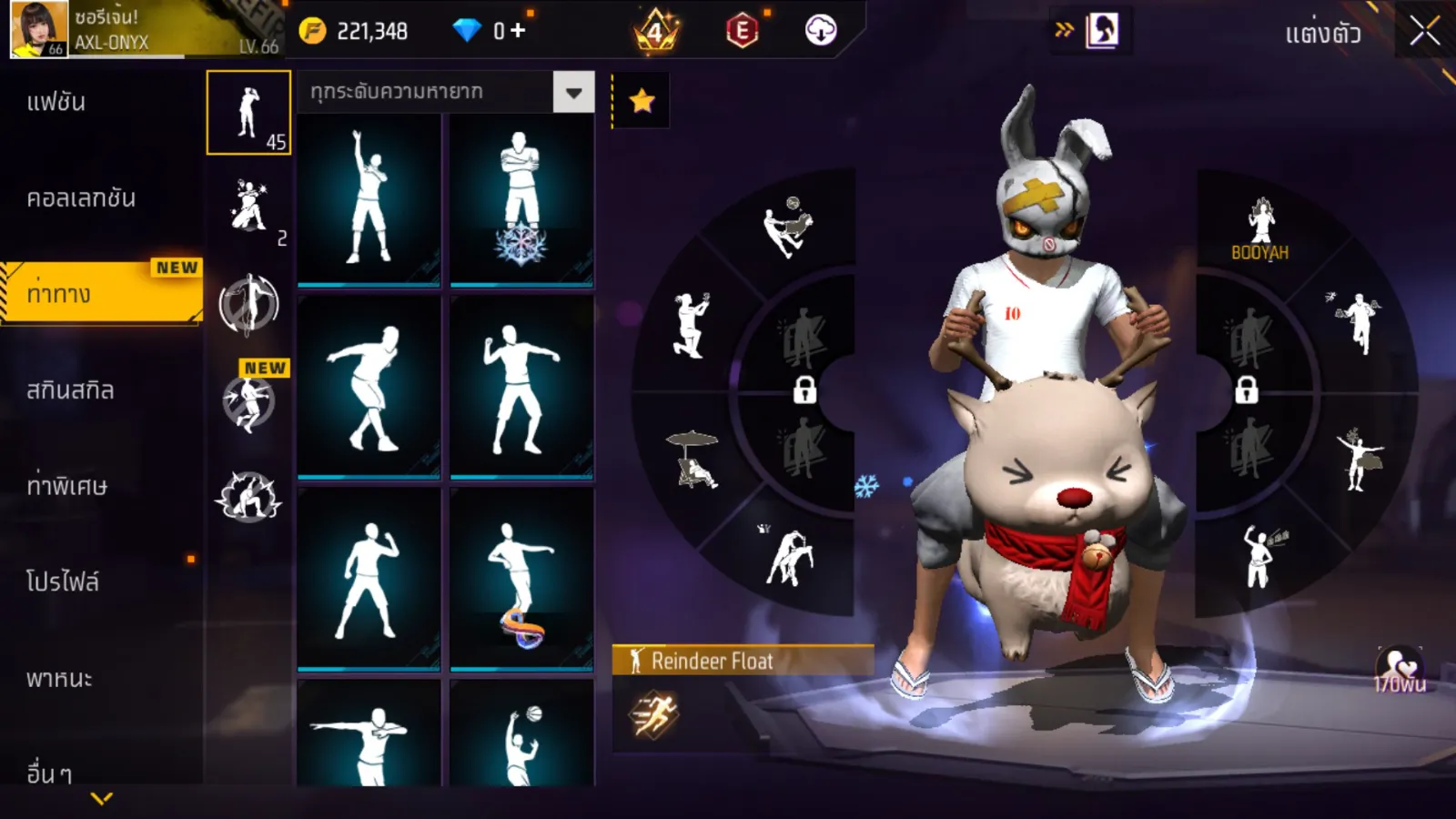Play the Reindeer Float running action icon

coord(653,714)
